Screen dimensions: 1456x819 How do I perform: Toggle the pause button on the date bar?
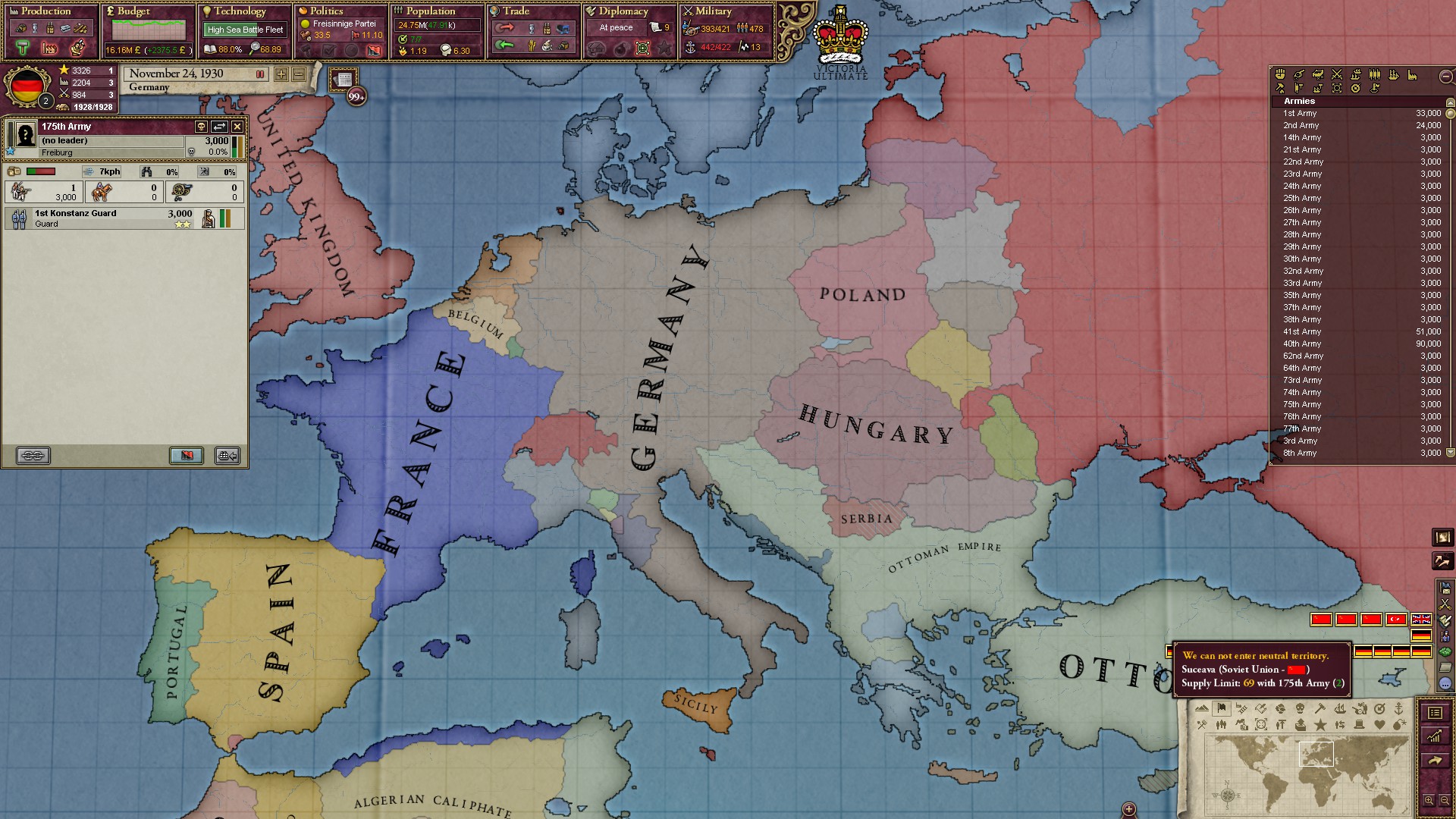coord(260,75)
